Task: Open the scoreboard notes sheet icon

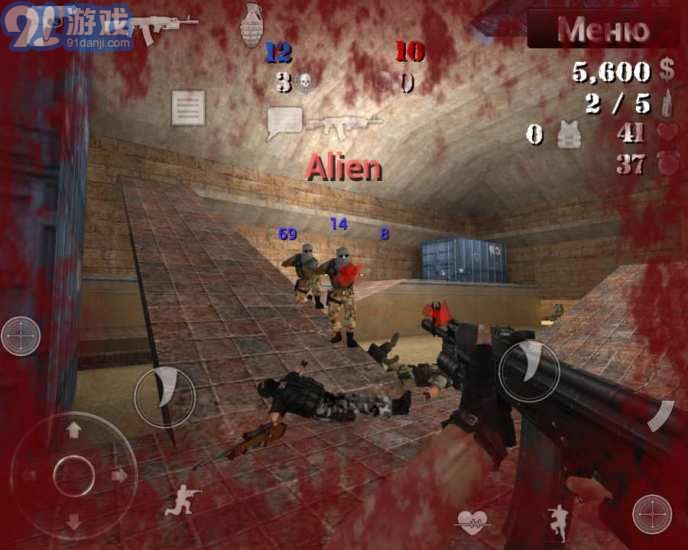Action: pyautogui.click(x=188, y=108)
